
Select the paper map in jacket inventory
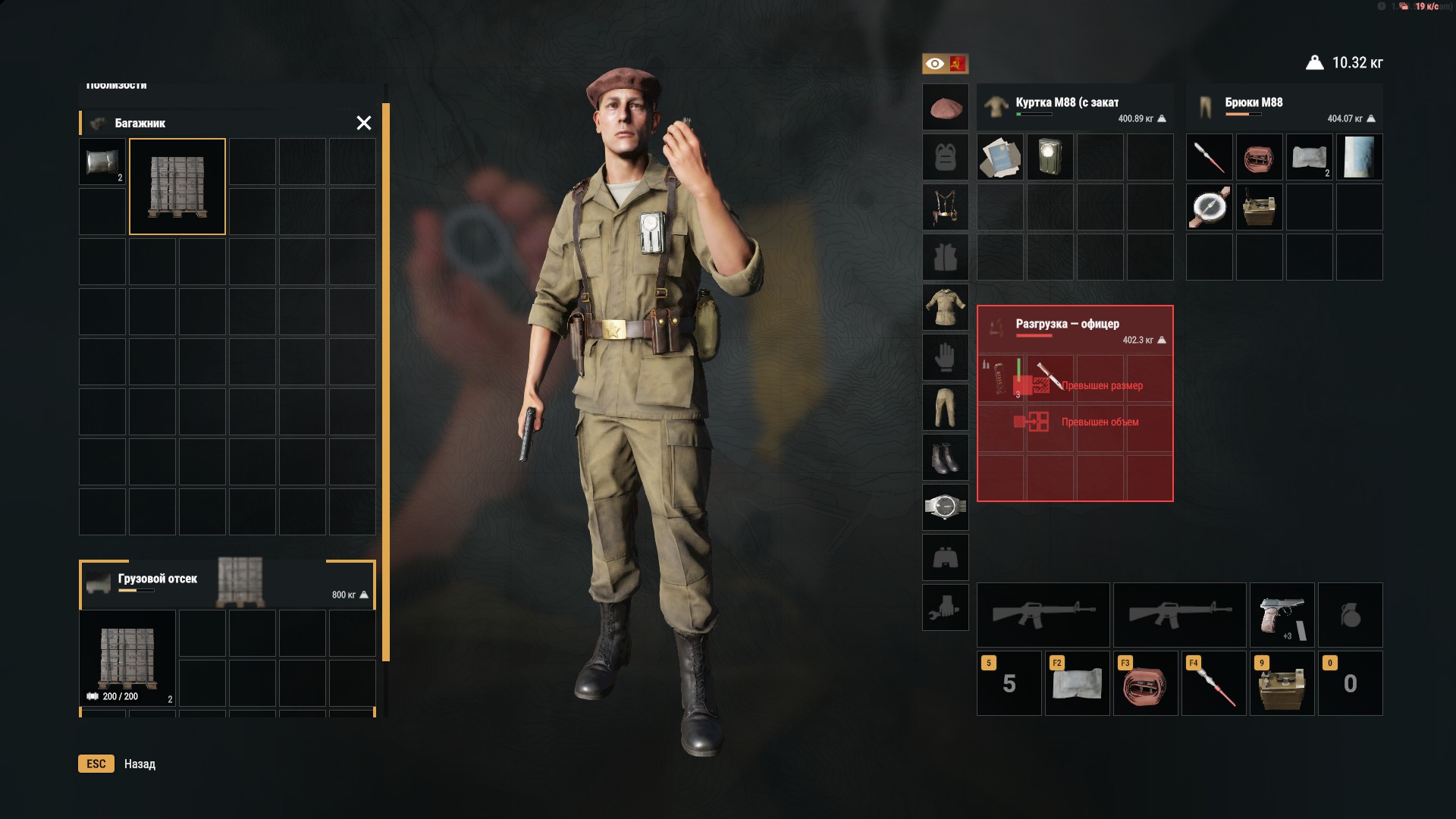(x=999, y=157)
